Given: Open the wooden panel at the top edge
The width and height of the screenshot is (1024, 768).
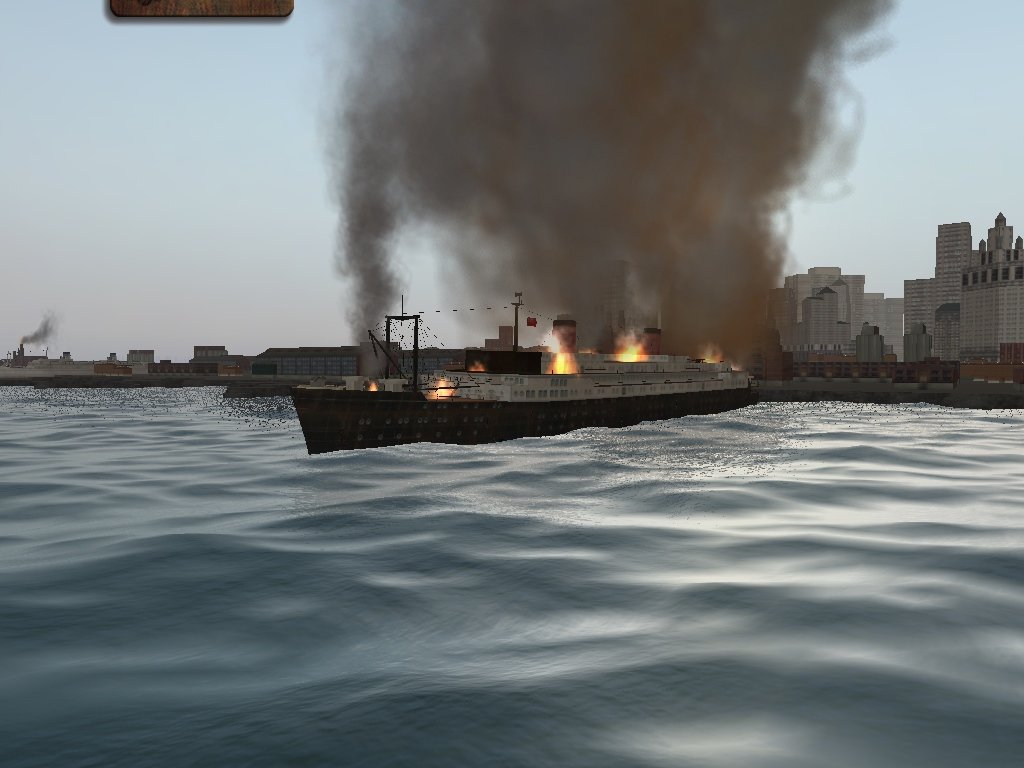Looking at the screenshot, I should pyautogui.click(x=201, y=7).
